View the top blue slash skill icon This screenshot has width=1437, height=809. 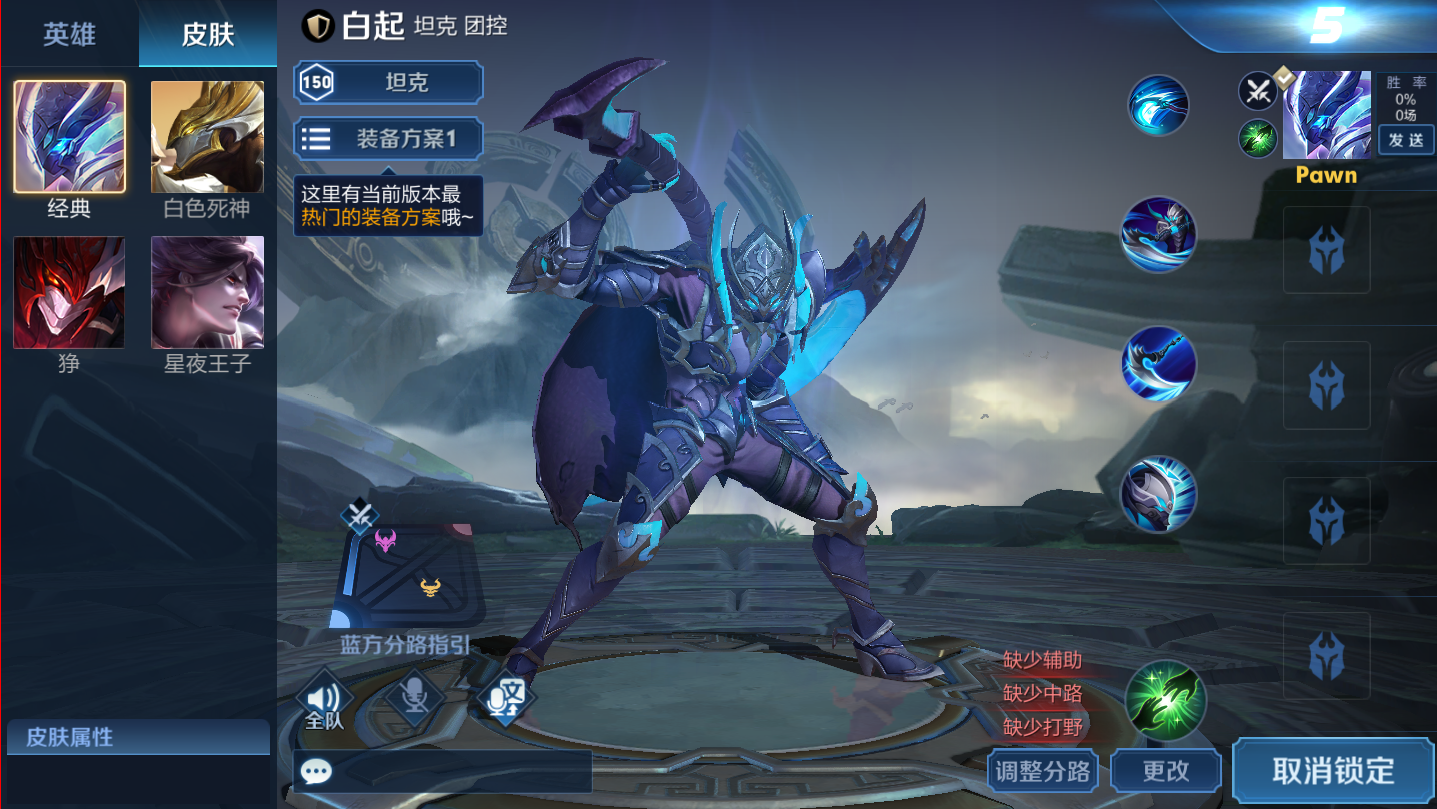pyautogui.click(x=1158, y=105)
